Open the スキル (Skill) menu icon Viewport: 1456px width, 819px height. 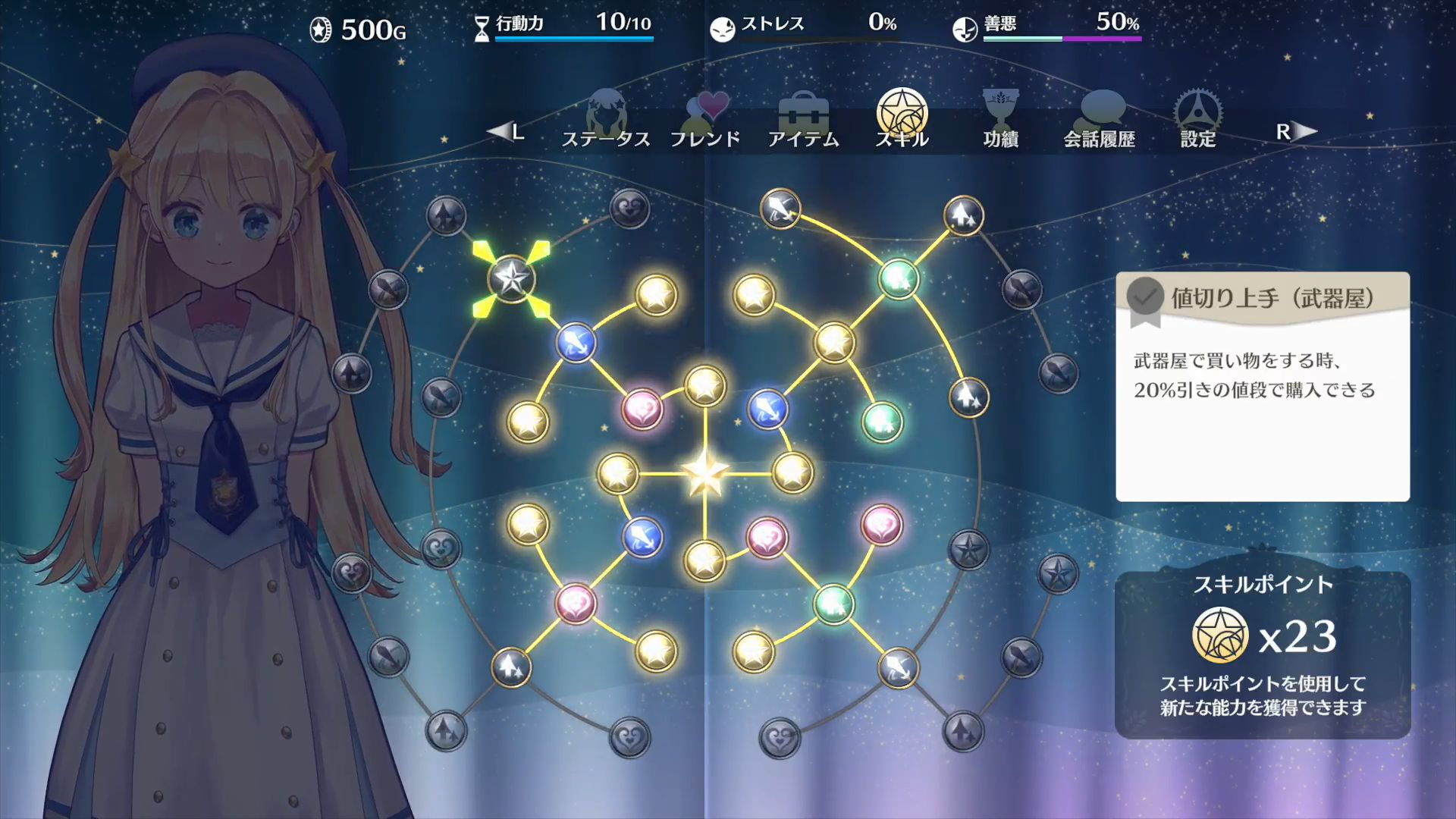pyautogui.click(x=902, y=114)
